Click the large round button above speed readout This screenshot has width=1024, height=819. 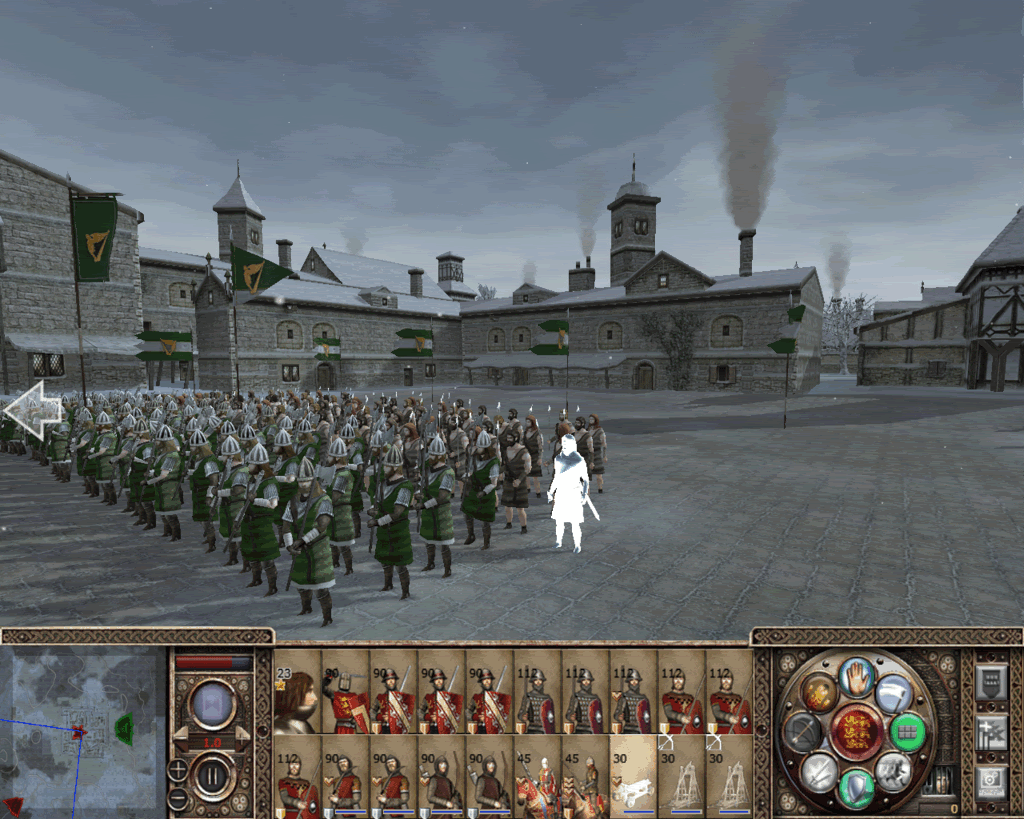pyautogui.click(x=212, y=704)
